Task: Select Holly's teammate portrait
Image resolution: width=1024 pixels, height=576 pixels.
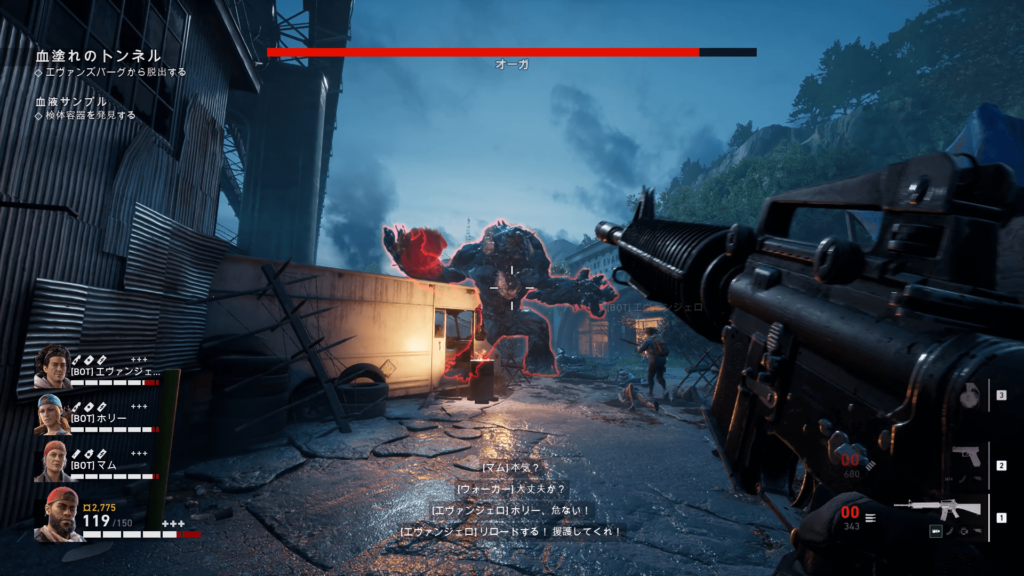Action: pyautogui.click(x=52, y=414)
